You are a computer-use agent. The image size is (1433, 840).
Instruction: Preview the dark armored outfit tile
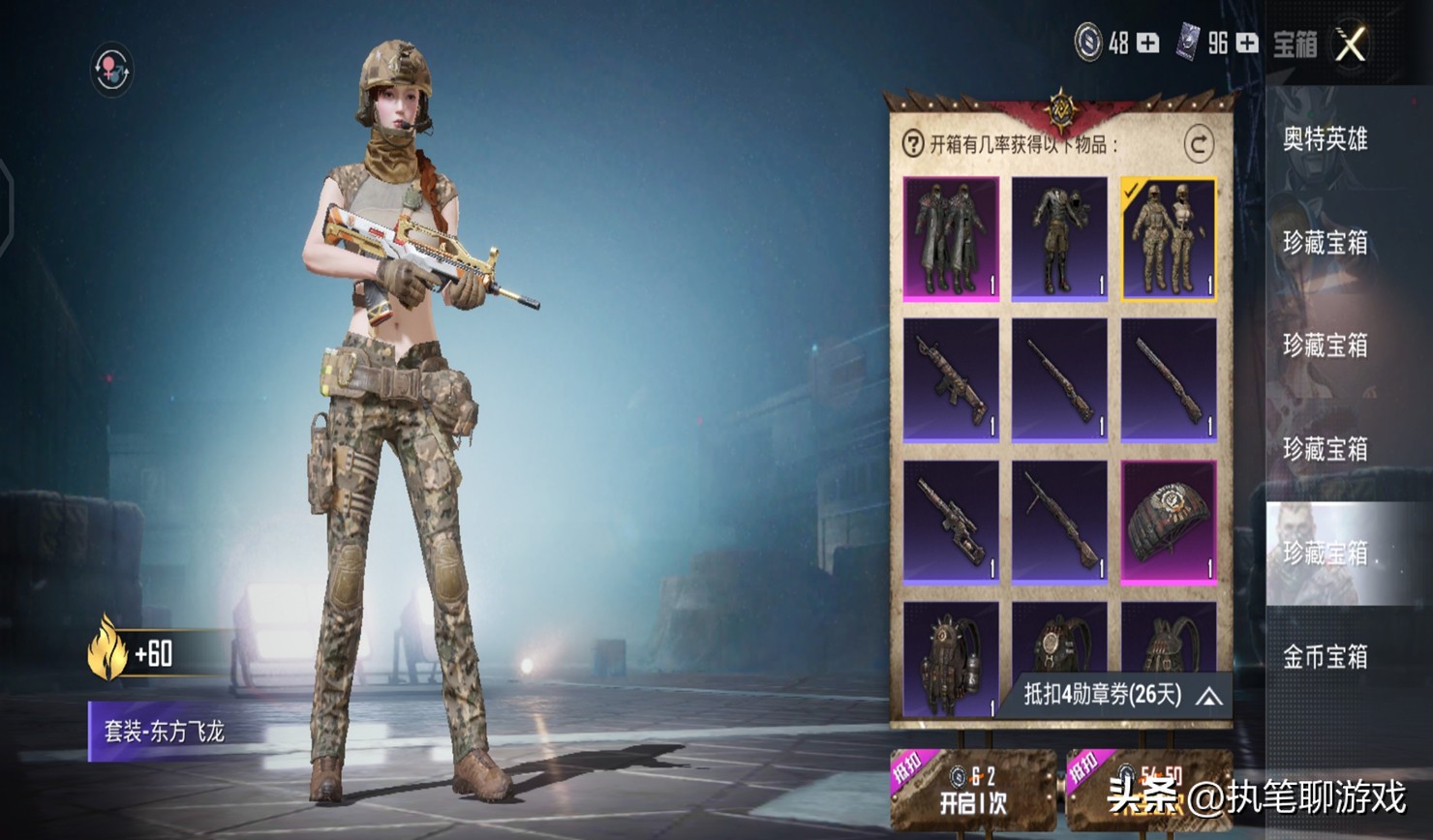tap(1059, 238)
